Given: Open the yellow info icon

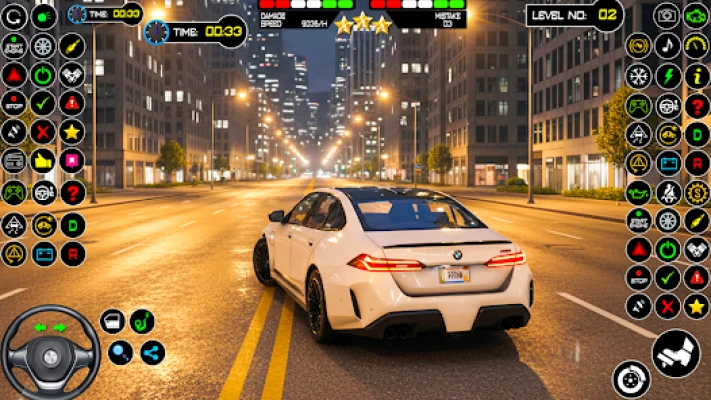Looking at the screenshot, I should 696,76.
